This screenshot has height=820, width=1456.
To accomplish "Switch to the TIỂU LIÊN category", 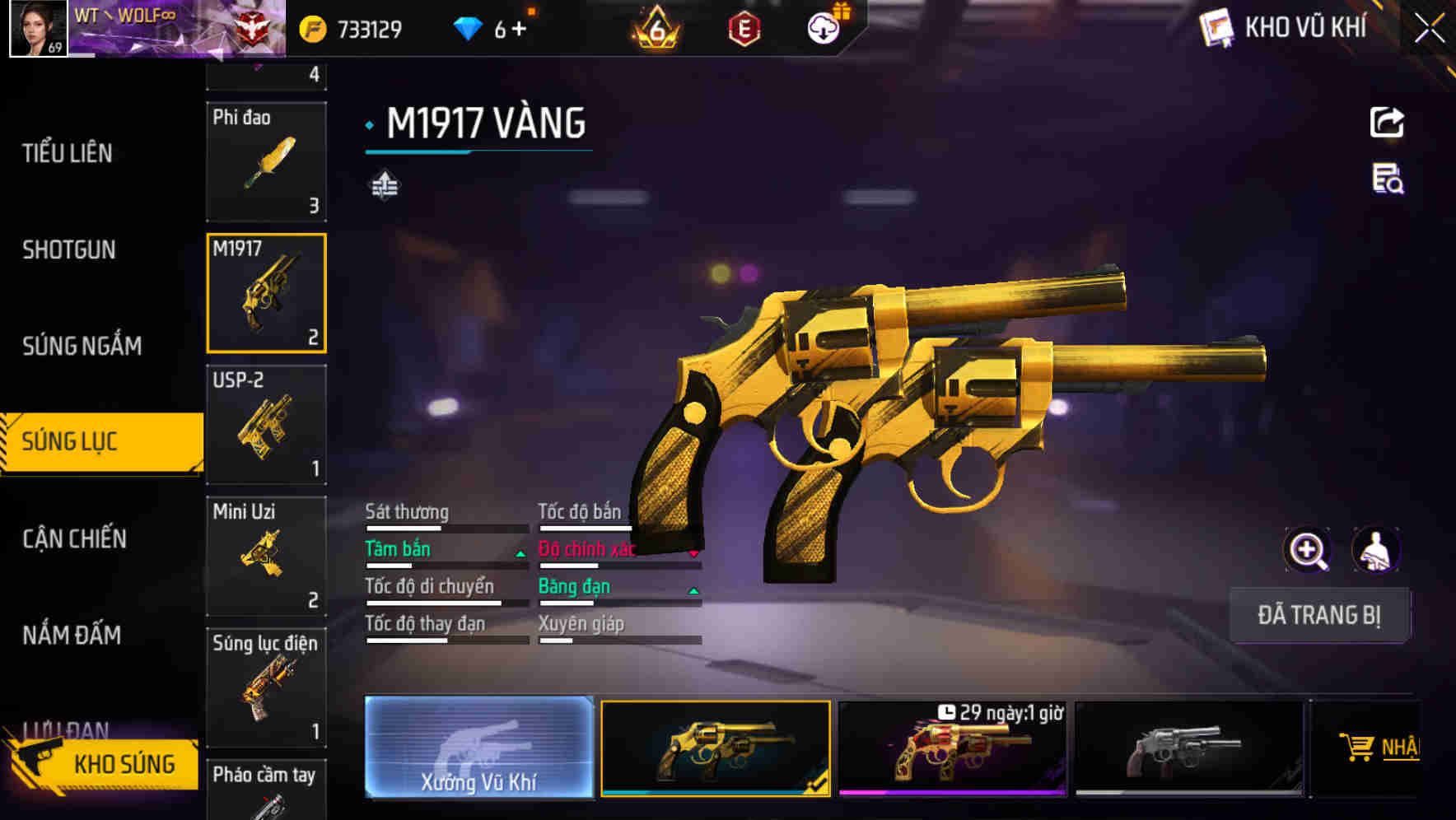I will (x=68, y=153).
